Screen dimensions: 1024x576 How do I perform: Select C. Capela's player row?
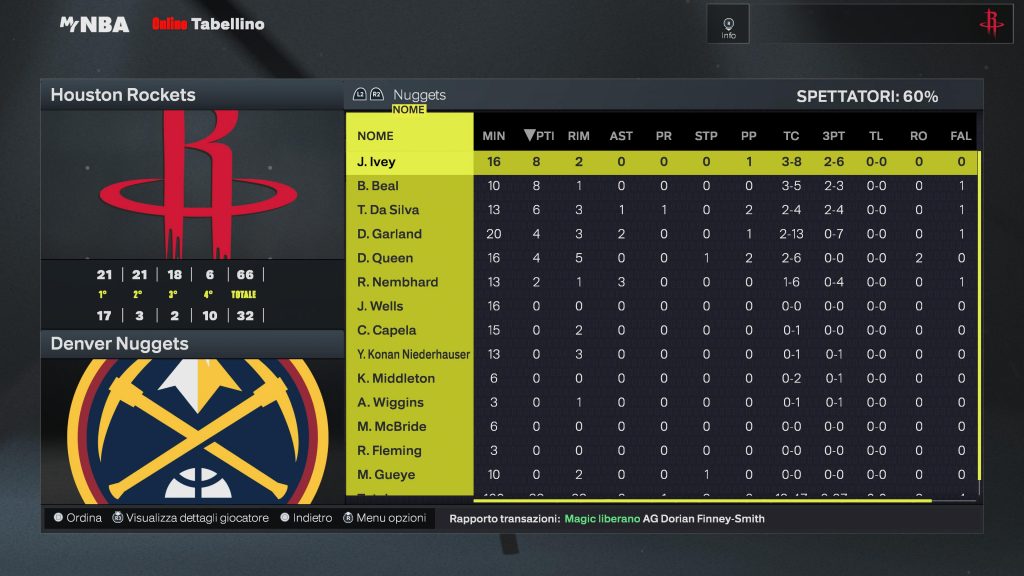[386, 330]
